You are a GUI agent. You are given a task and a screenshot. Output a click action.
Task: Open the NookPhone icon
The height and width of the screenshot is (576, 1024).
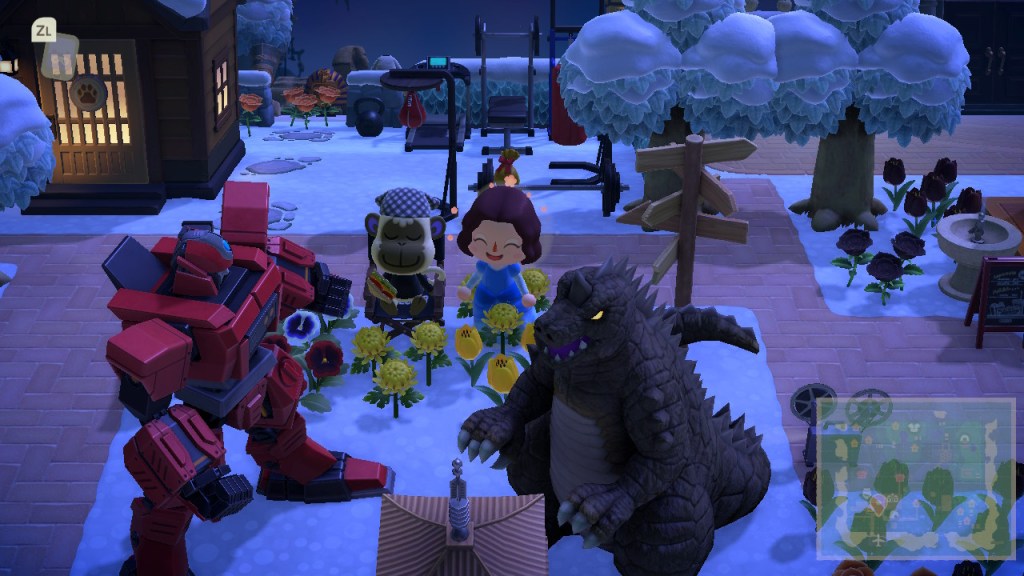click(56, 45)
